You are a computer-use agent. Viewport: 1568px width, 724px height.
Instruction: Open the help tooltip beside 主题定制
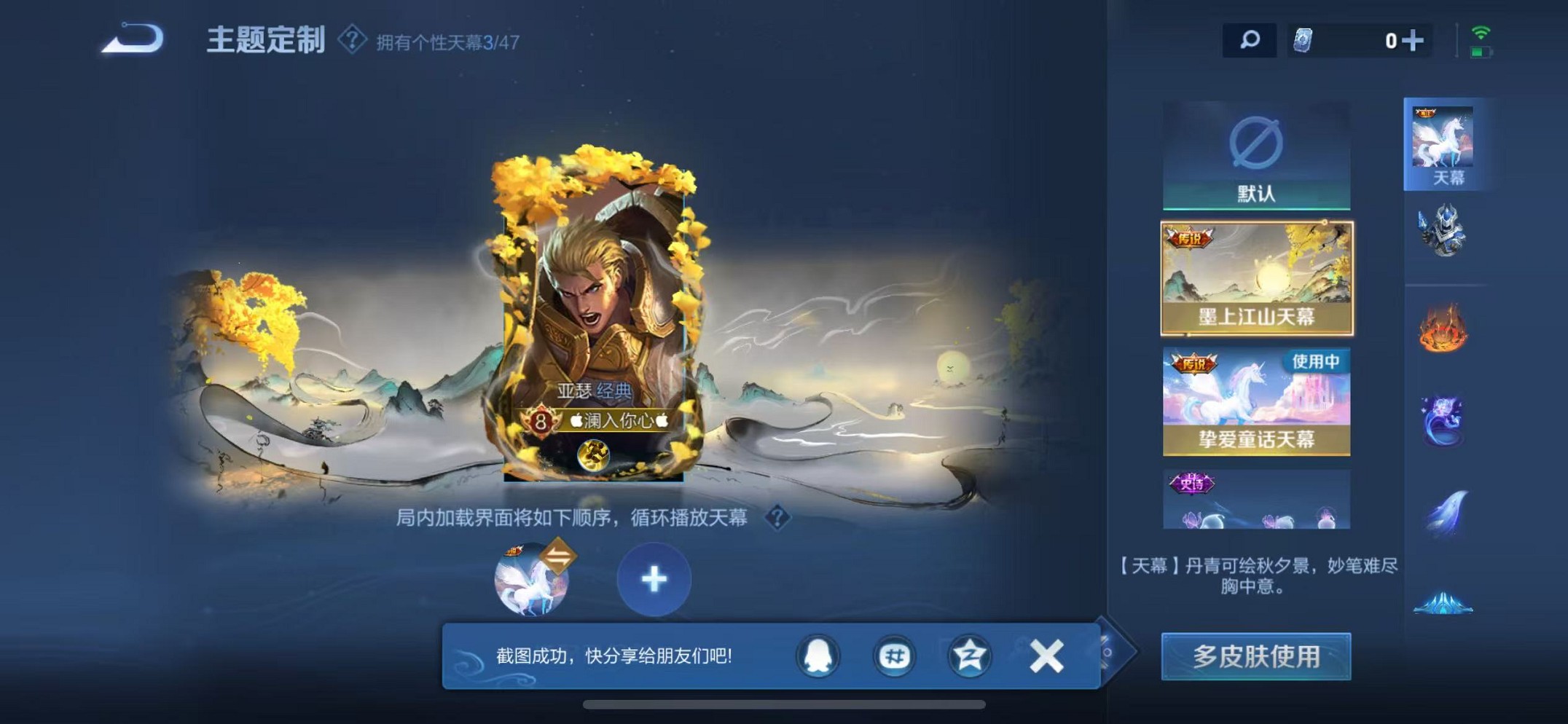tap(352, 40)
